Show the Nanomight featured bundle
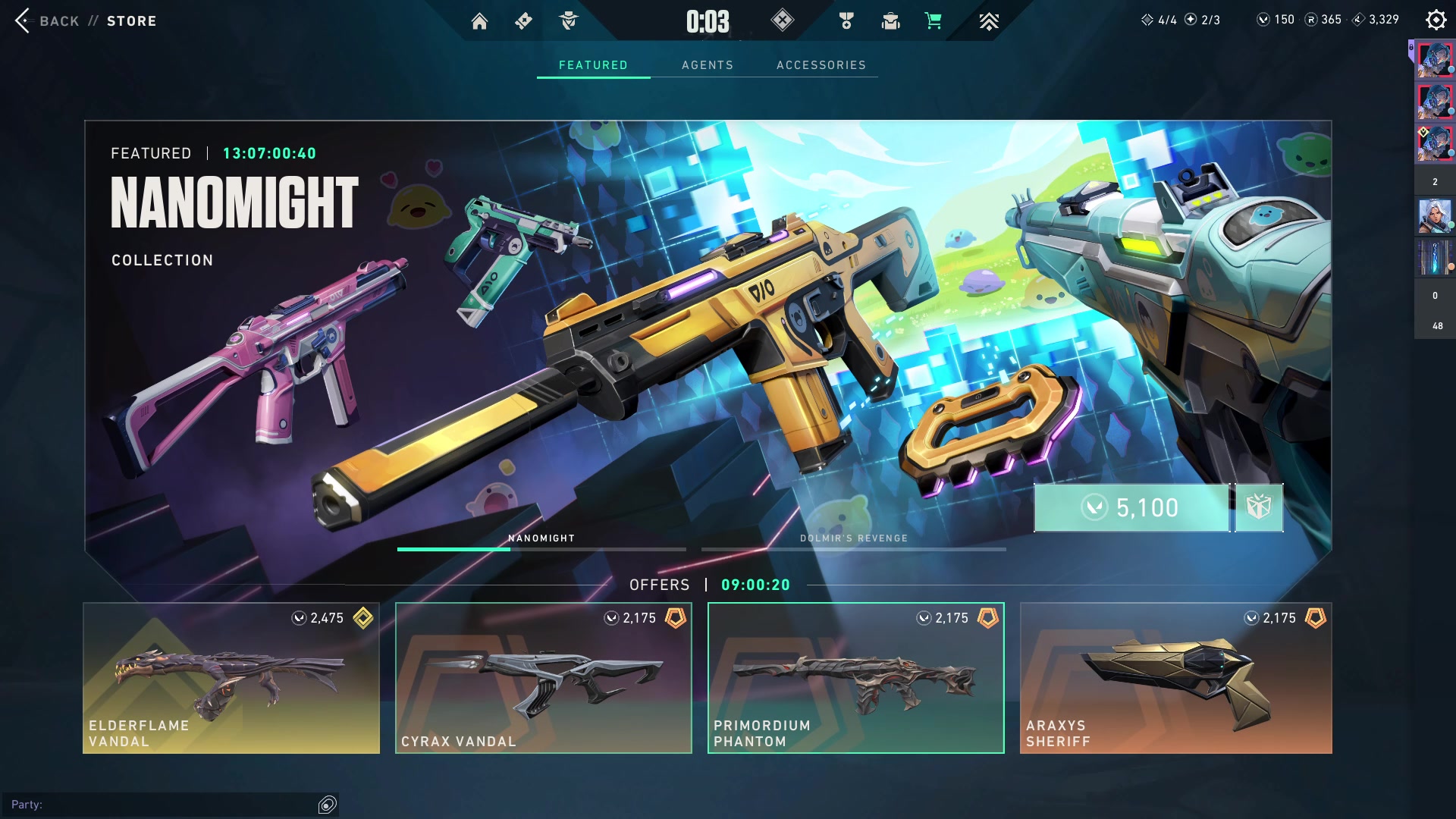 pos(541,540)
